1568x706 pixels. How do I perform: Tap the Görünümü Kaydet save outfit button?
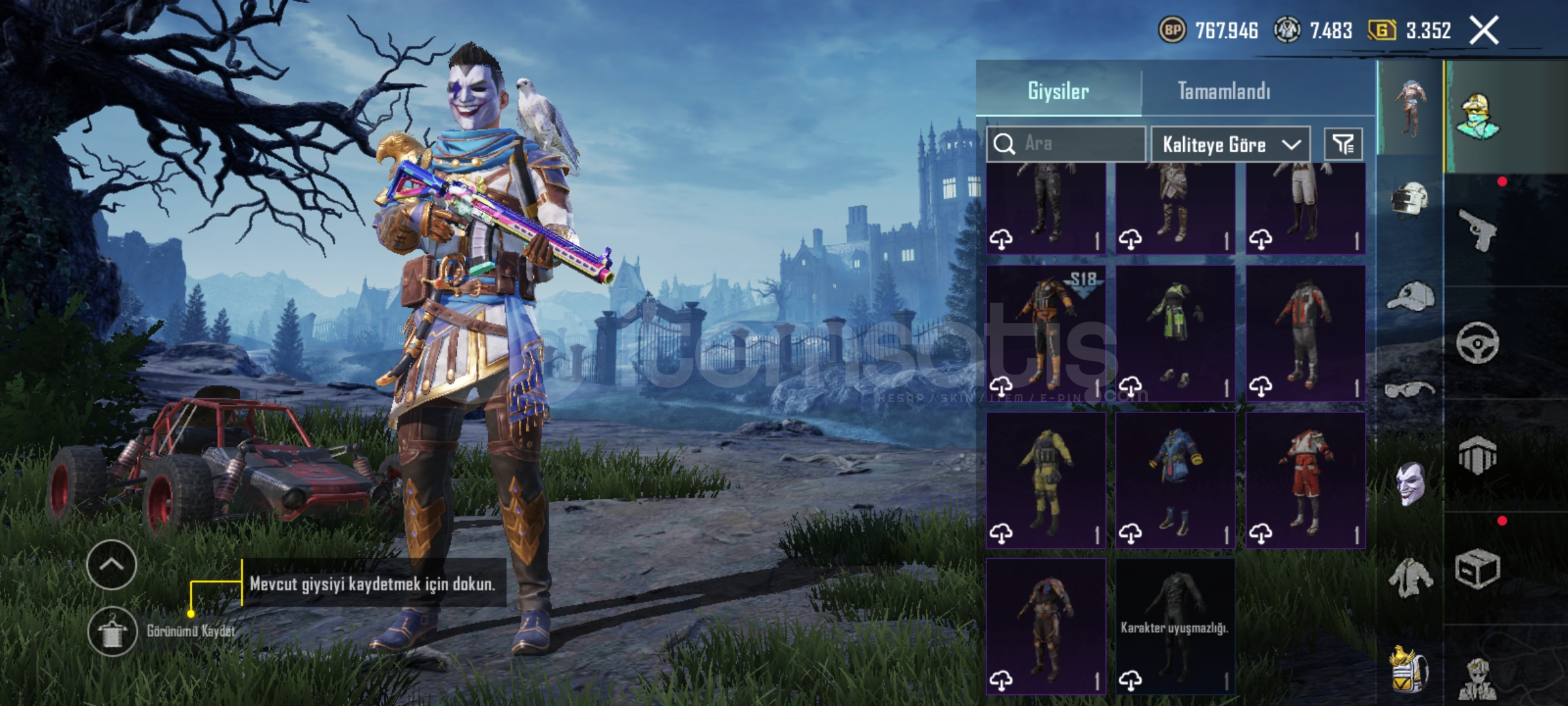(113, 631)
